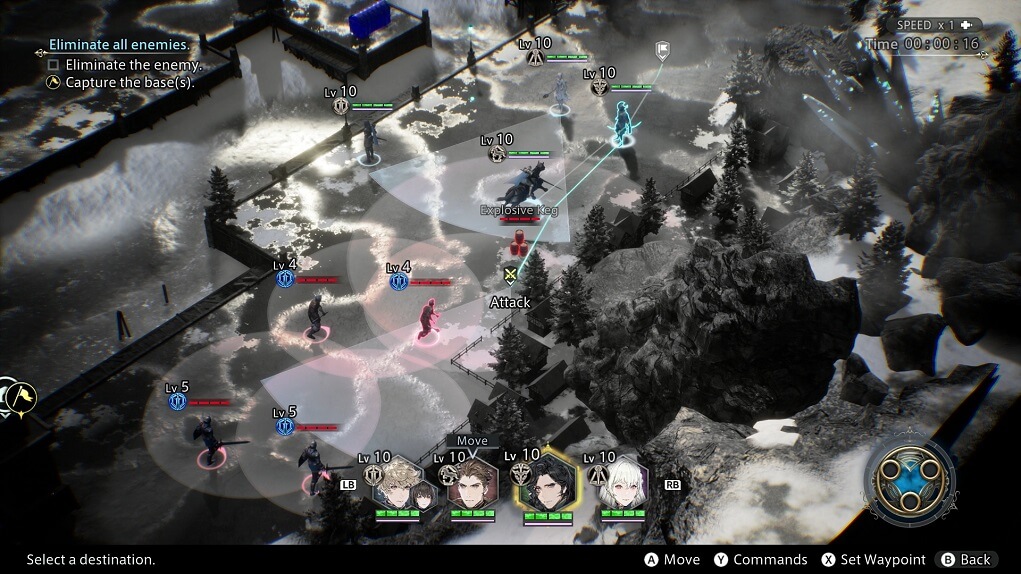This screenshot has height=574, width=1021.
Task: Select the blond-haired unit portrait
Action: tap(395, 485)
